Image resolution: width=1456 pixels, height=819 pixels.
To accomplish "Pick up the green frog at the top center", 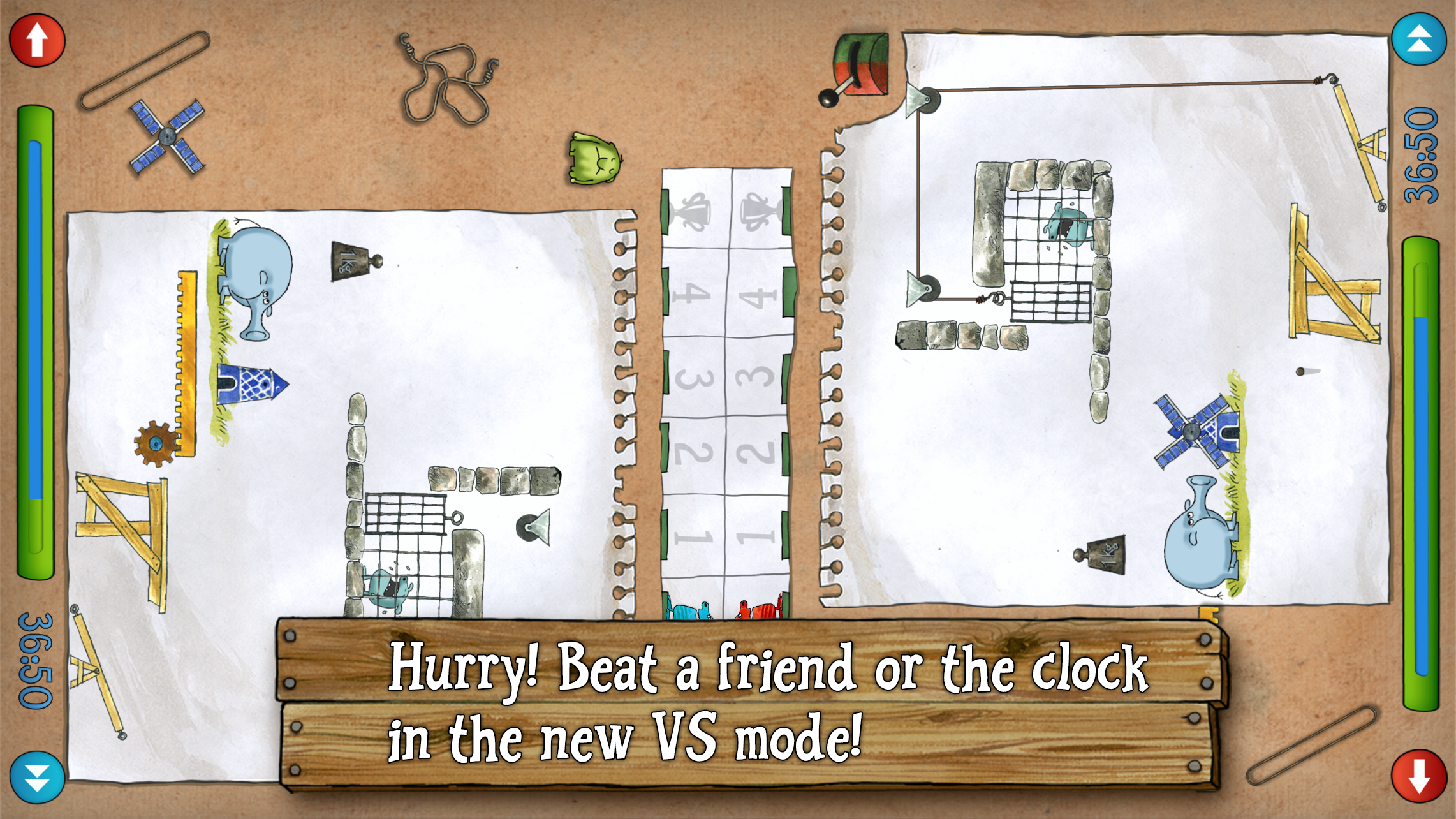I will 593,159.
